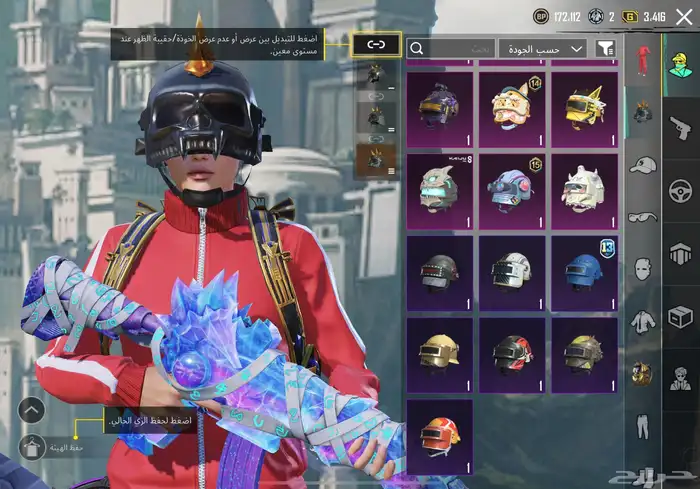Open the vehicle steering wheel tab
This screenshot has height=489, width=700.
pyautogui.click(x=680, y=191)
